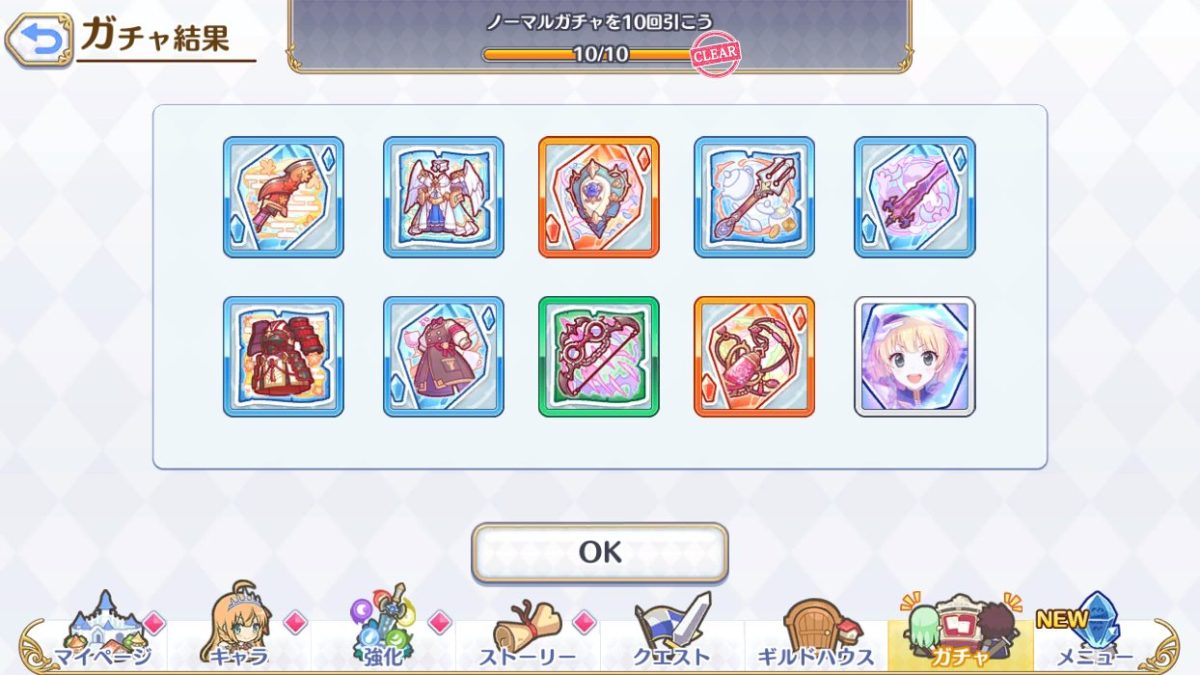Select the teapot and trident staff blueprint
This screenshot has width=1200, height=675.
pos(754,197)
